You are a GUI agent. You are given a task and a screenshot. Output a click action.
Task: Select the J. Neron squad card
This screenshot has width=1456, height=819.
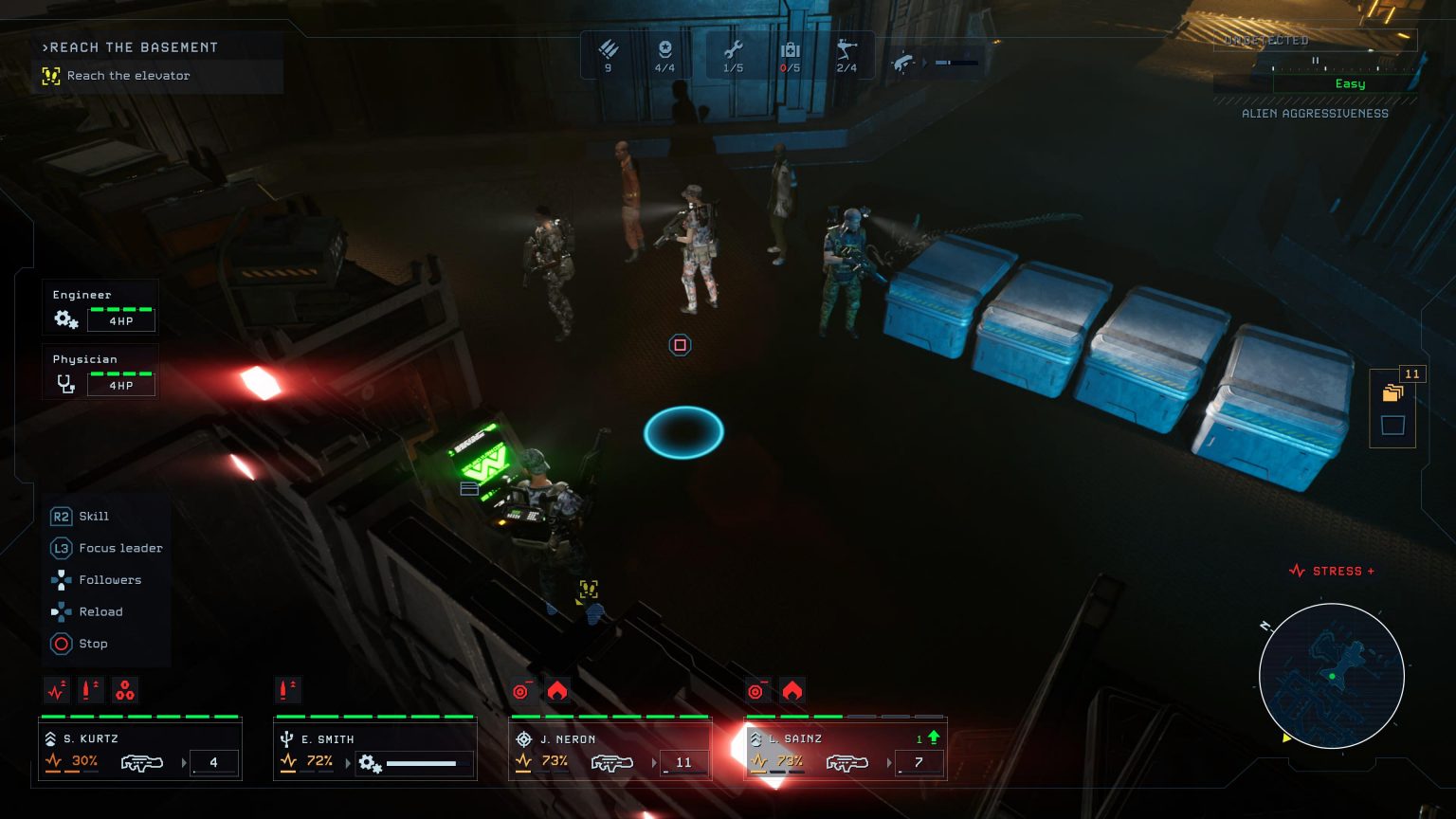(610, 750)
